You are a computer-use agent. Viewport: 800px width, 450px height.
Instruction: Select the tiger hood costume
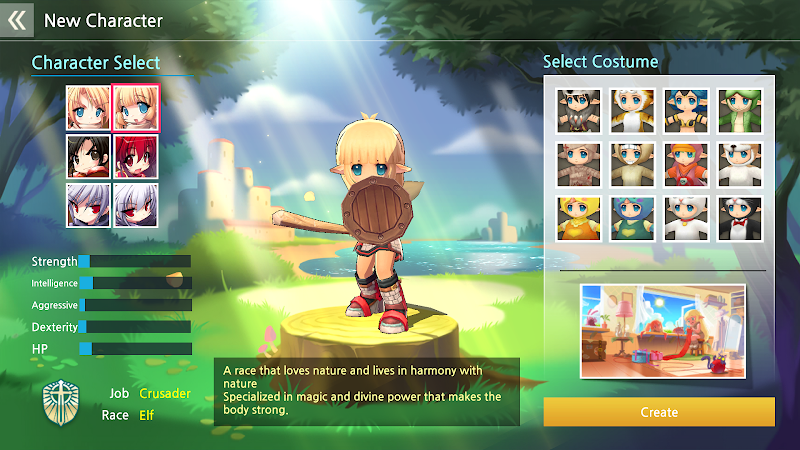[x=633, y=110]
